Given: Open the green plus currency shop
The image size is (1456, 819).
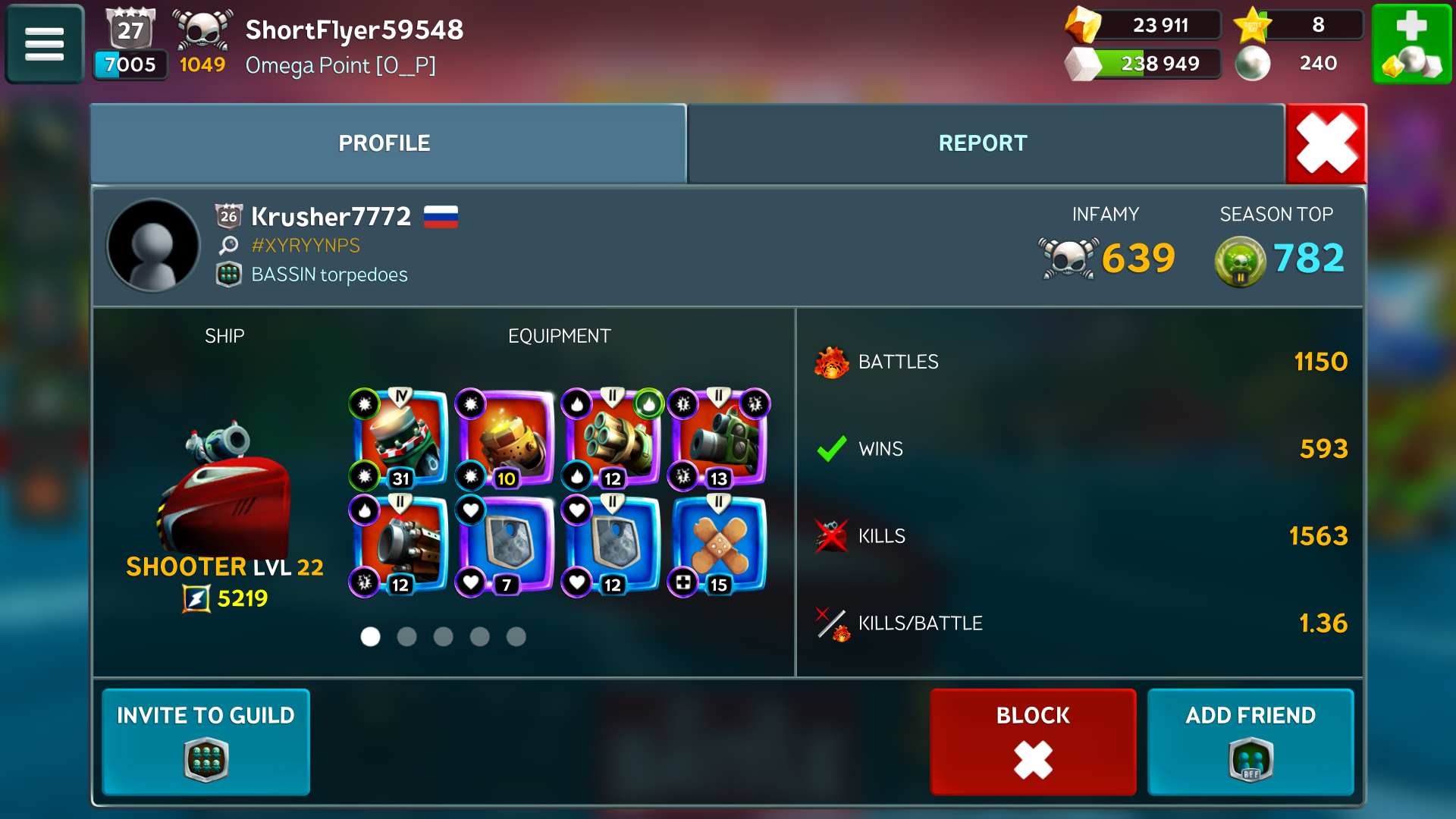Looking at the screenshot, I should 1411,44.
